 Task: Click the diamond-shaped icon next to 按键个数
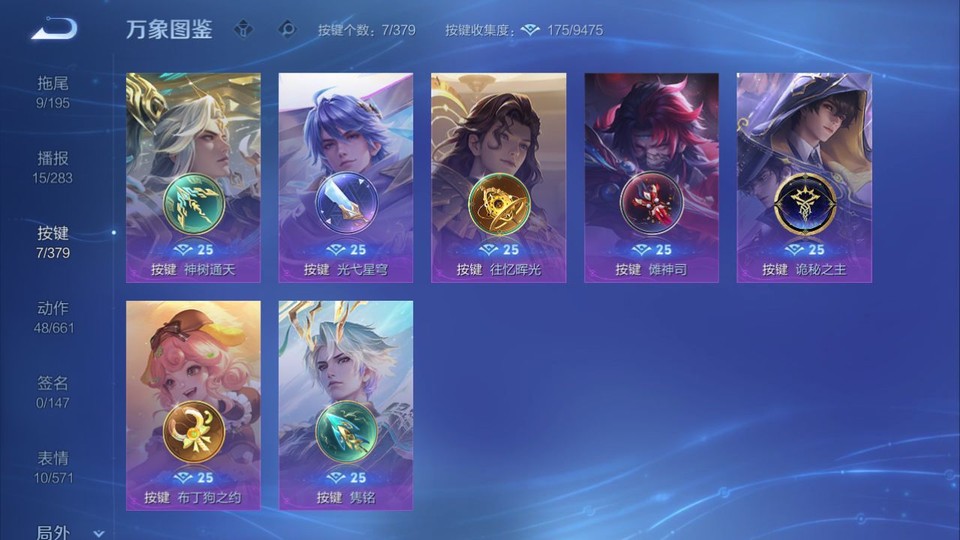point(288,29)
